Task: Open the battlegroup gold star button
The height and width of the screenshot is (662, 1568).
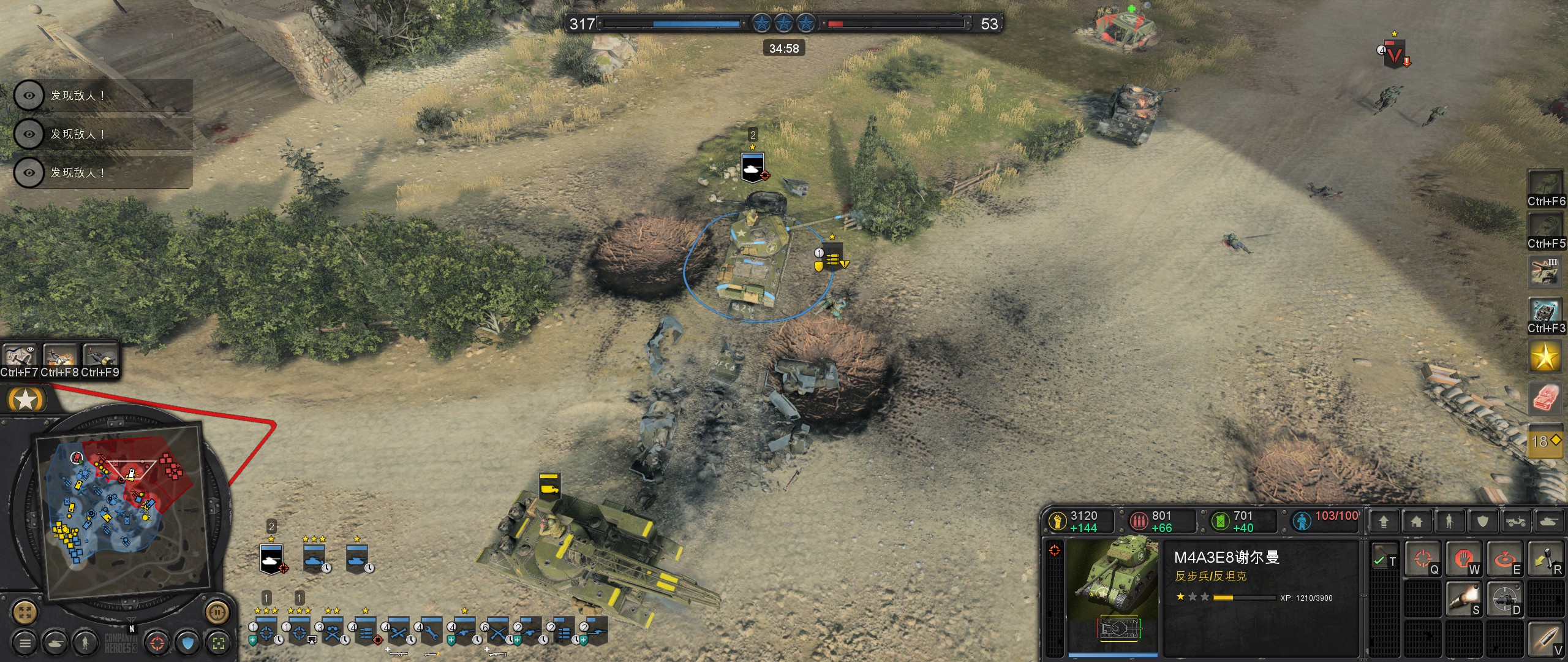Action: (x=1545, y=357)
